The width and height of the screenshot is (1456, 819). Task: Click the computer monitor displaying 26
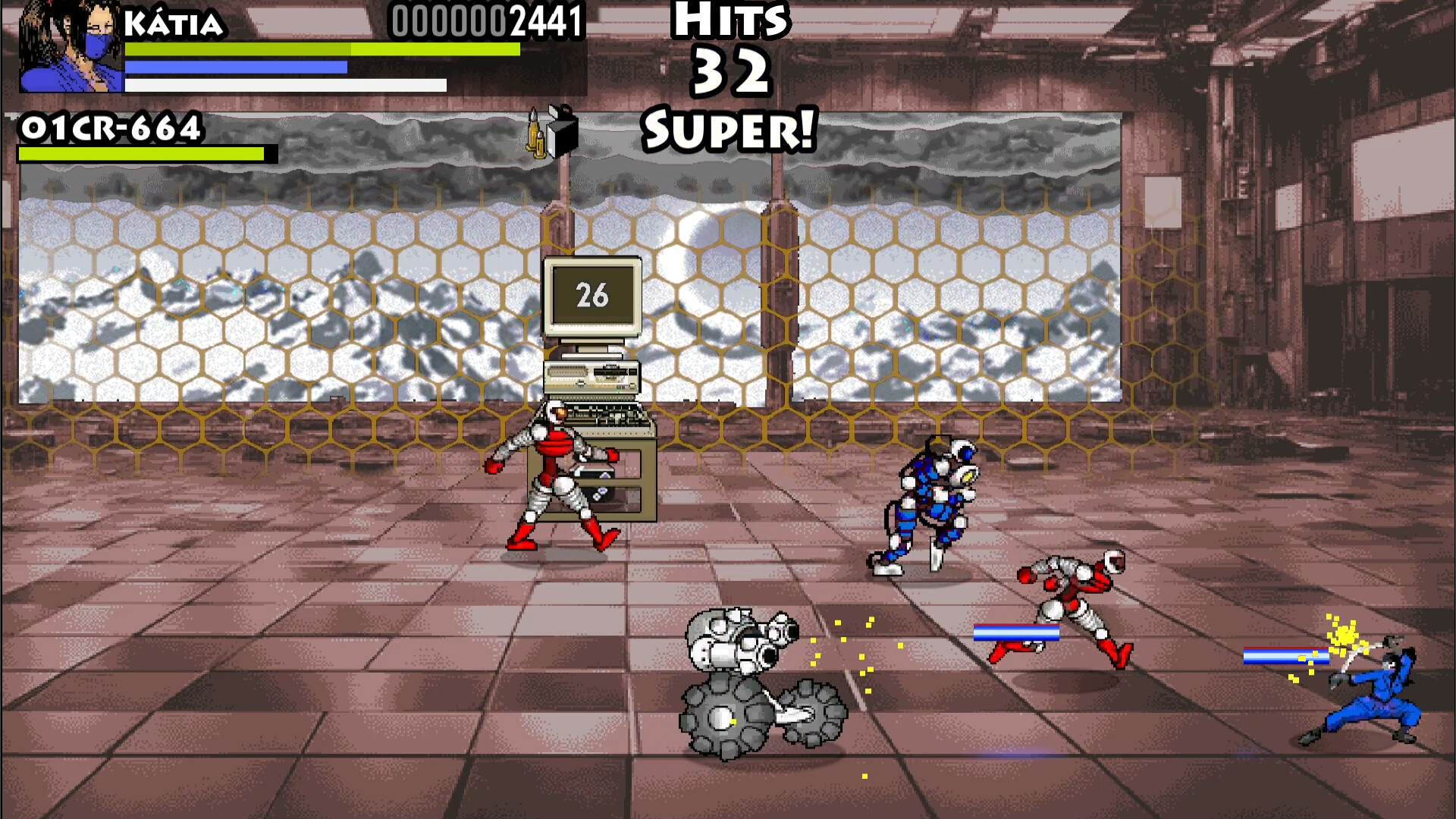593,297
